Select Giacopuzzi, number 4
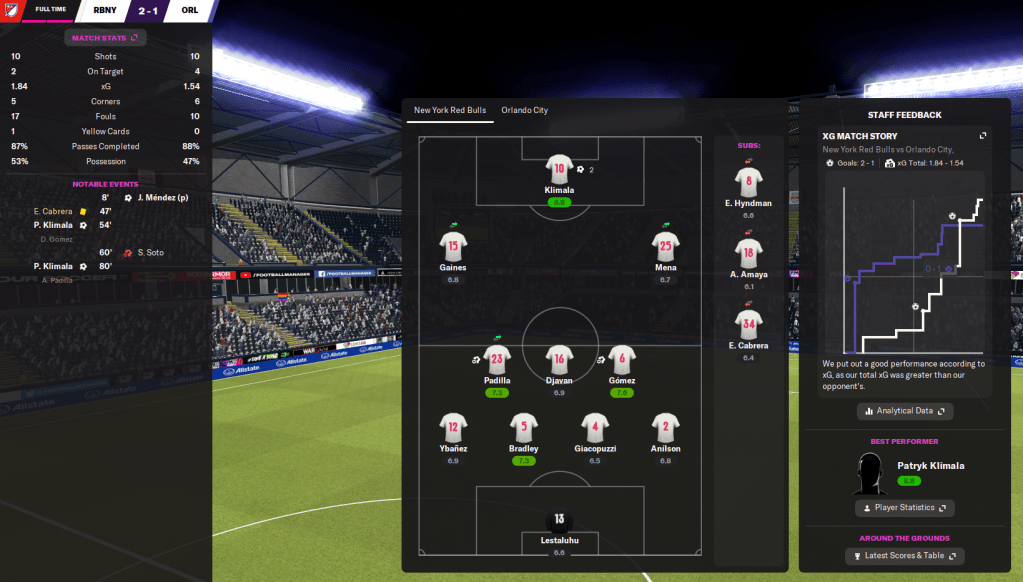 [x=595, y=427]
